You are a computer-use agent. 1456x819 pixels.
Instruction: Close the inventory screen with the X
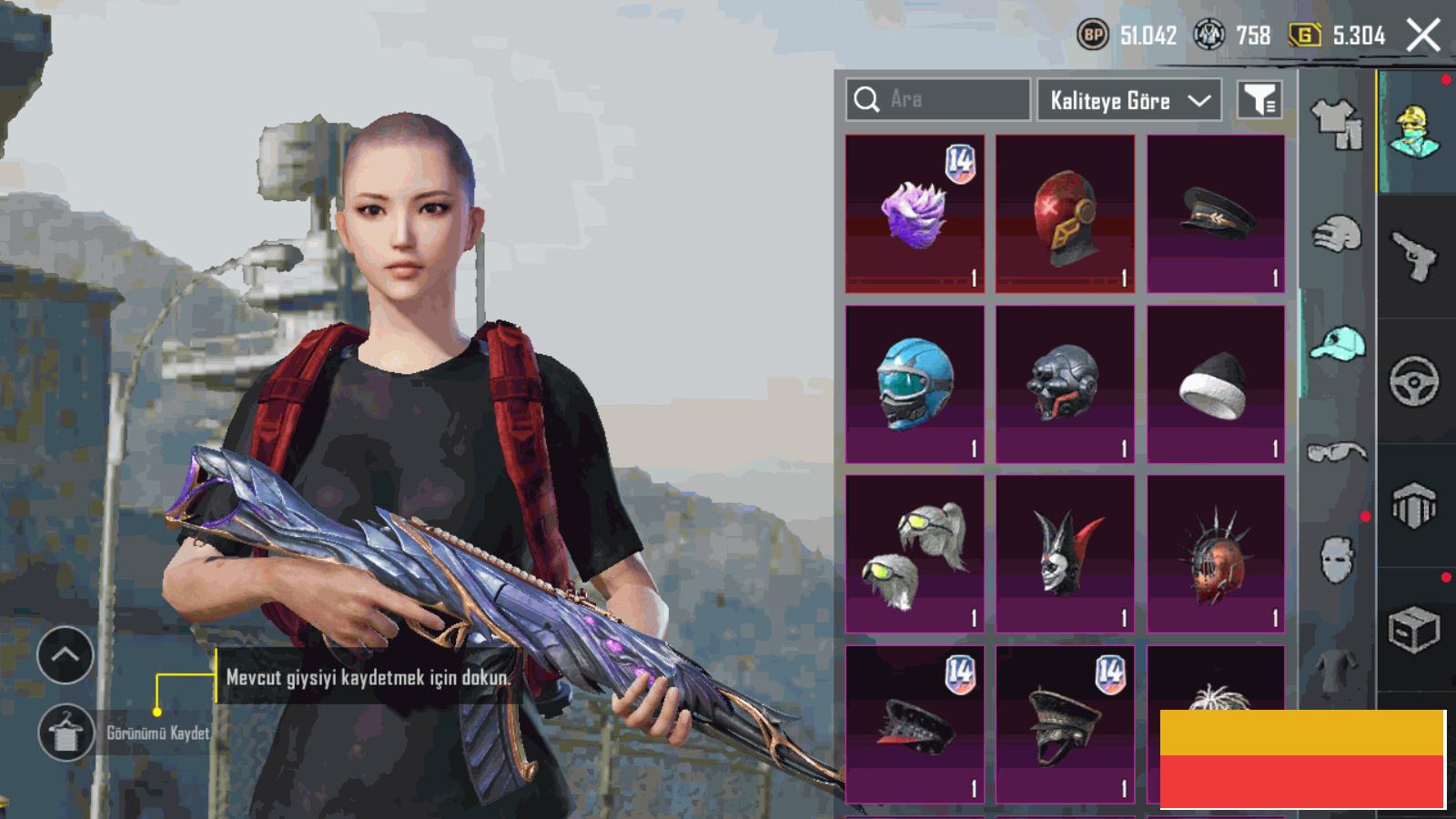1423,36
